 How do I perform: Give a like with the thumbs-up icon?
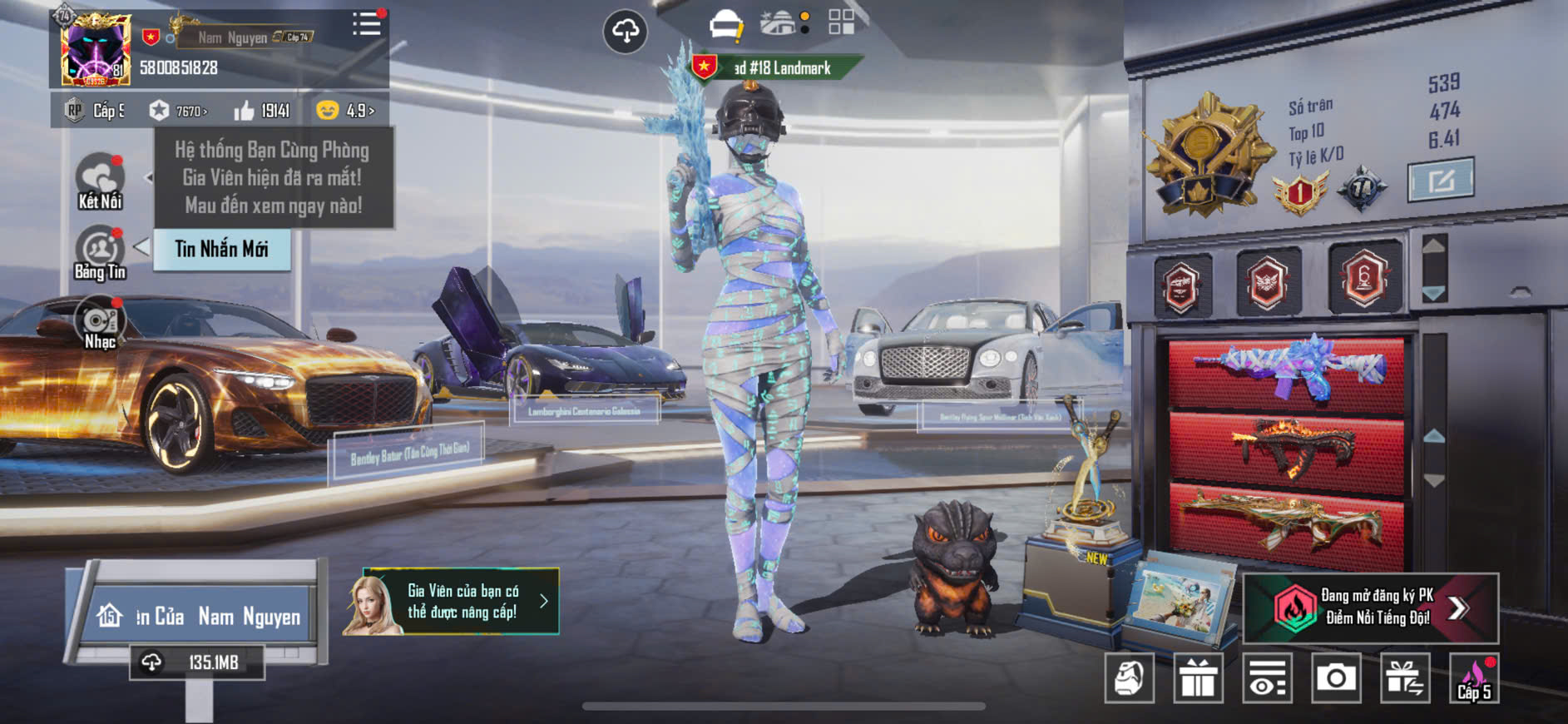[x=245, y=111]
